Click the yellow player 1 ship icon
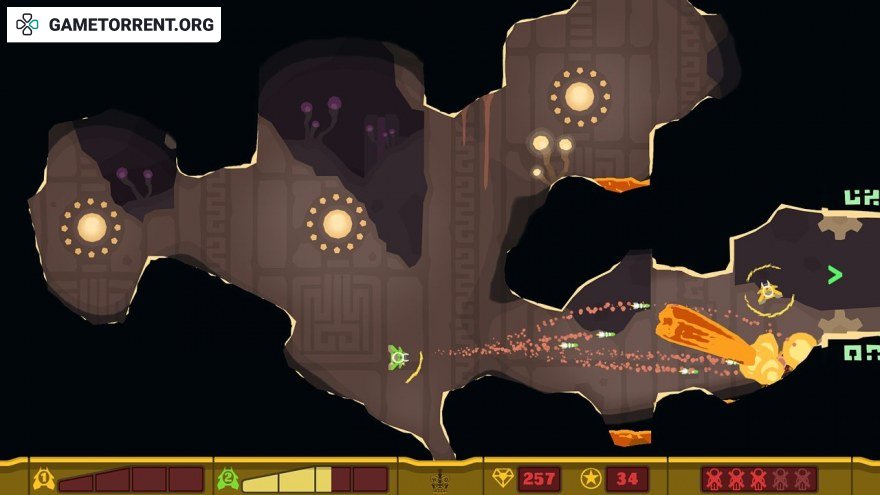 point(44,479)
